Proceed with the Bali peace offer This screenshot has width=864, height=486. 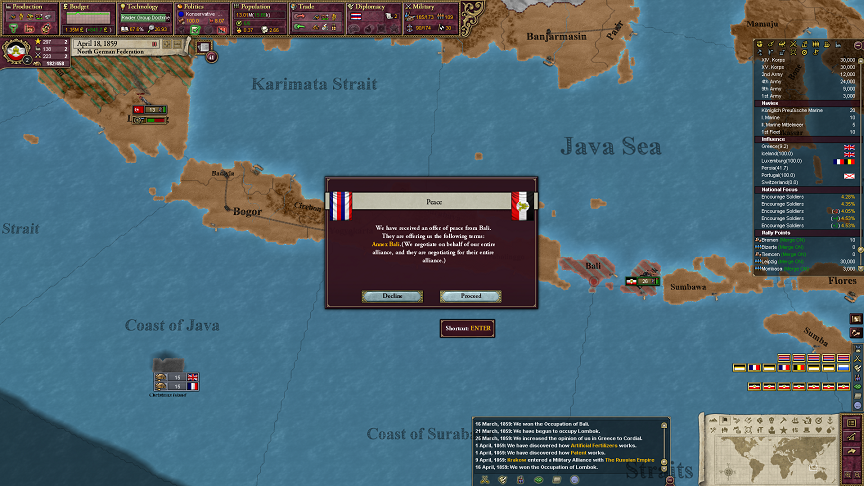click(471, 296)
